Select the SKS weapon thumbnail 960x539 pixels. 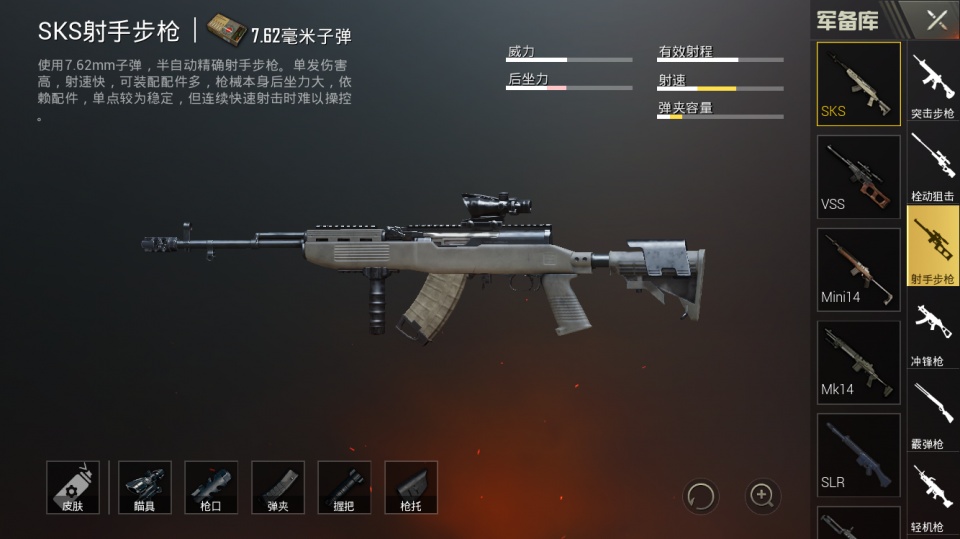click(x=858, y=84)
